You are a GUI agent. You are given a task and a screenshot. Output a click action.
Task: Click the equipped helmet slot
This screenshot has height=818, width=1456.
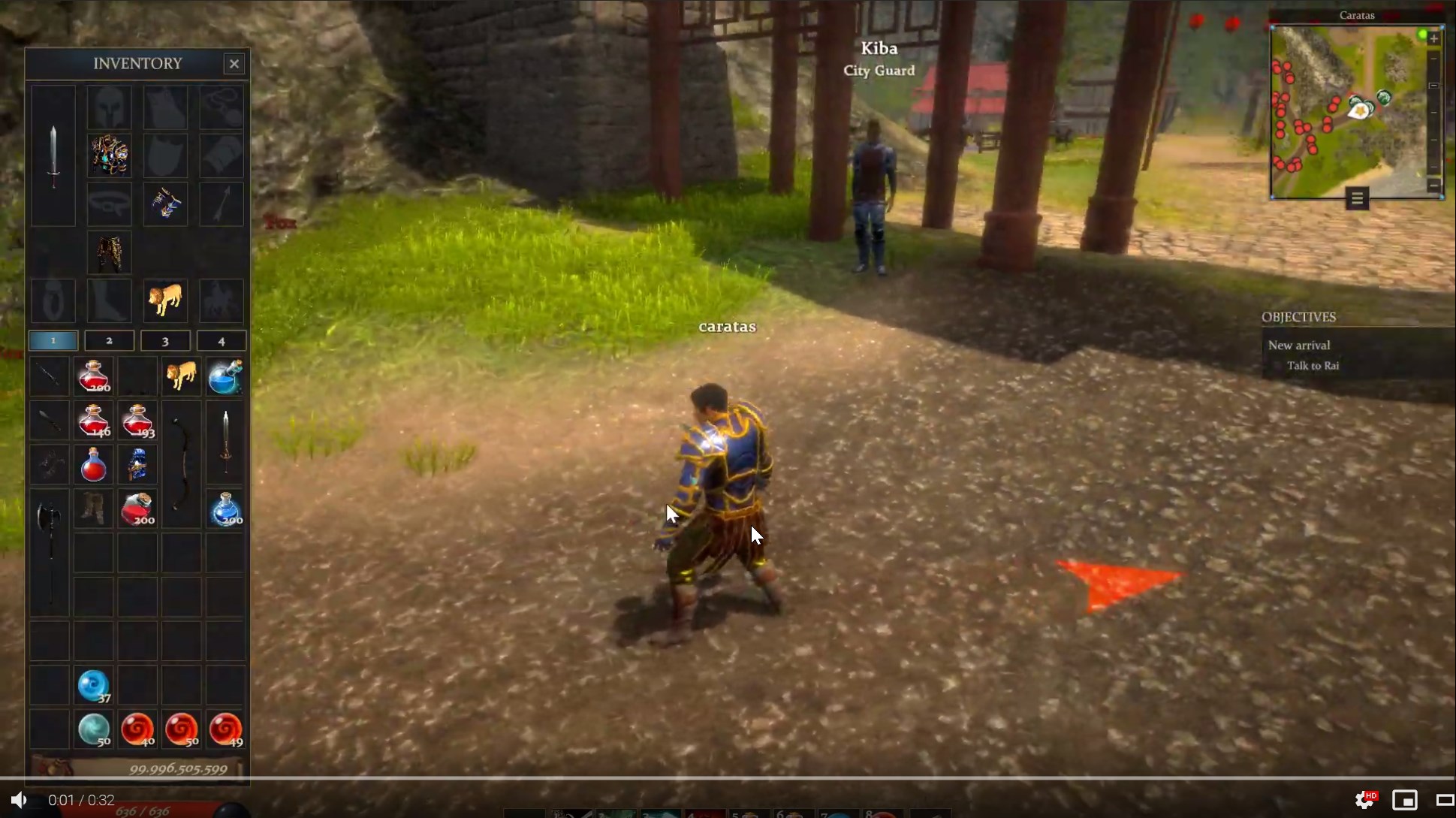[x=110, y=106]
